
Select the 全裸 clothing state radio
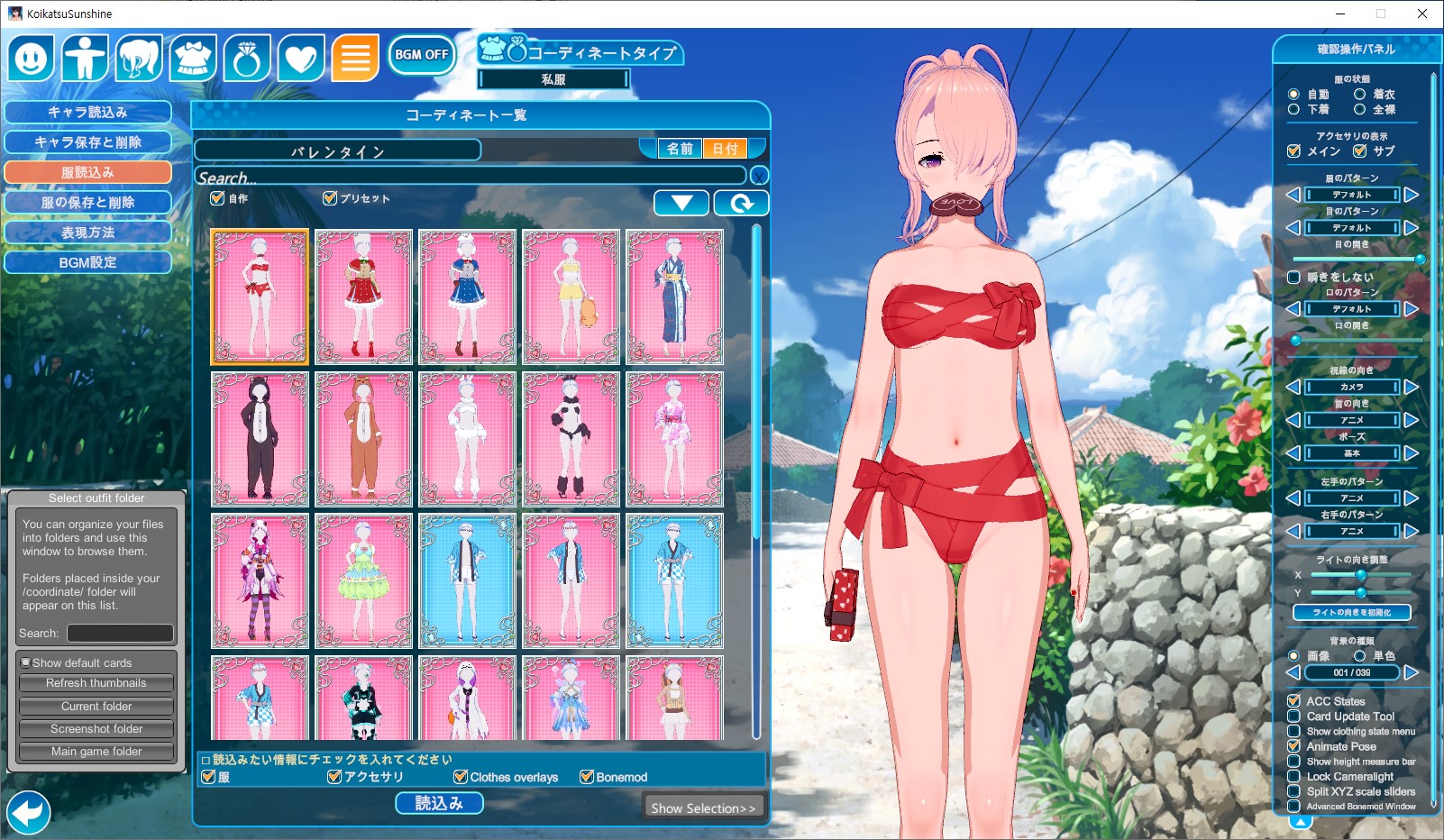pos(1359,109)
